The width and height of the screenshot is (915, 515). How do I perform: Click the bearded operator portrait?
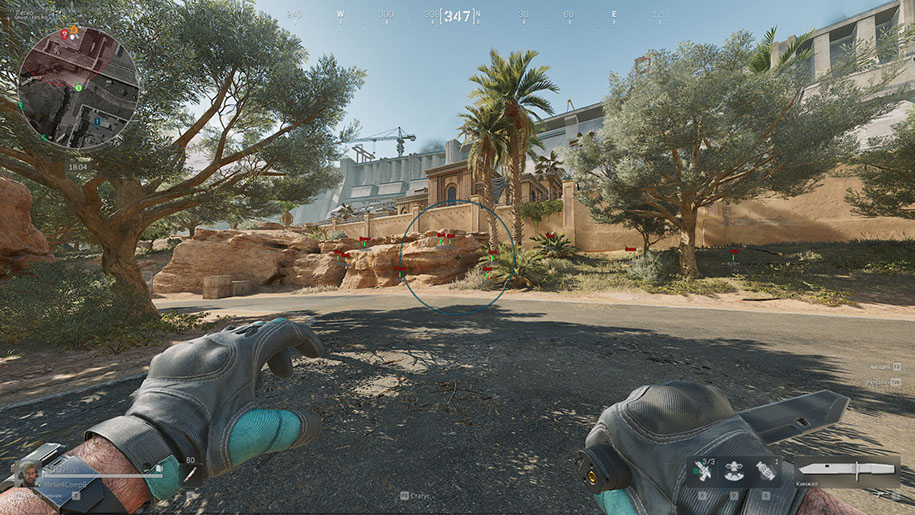(x=26, y=474)
